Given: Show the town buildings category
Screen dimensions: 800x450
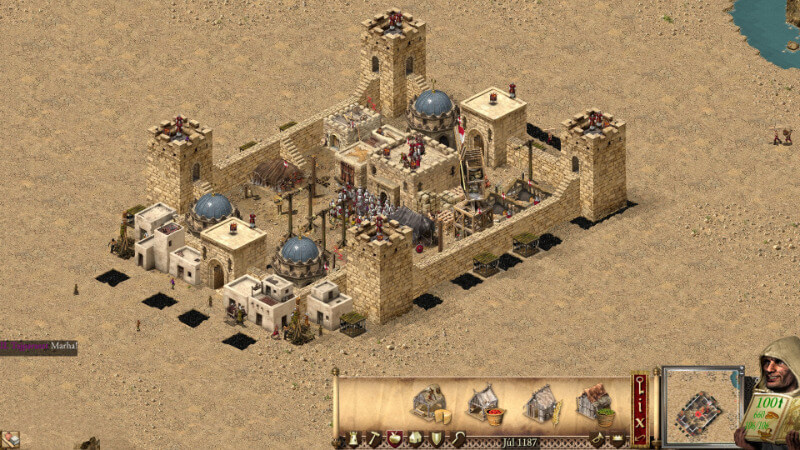Looking at the screenshot, I should (x=416, y=438).
